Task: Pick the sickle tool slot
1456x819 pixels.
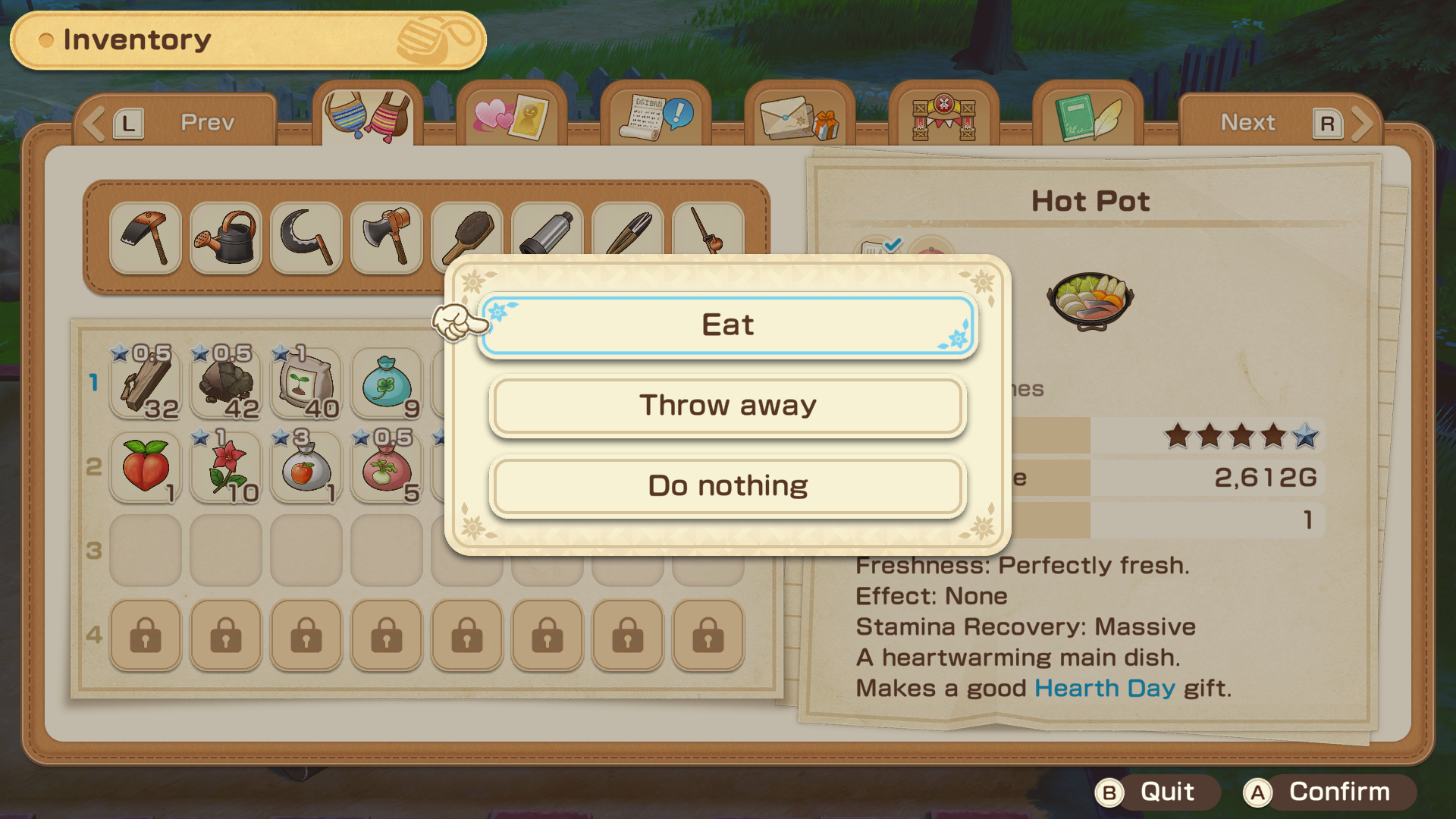Action: [306, 237]
